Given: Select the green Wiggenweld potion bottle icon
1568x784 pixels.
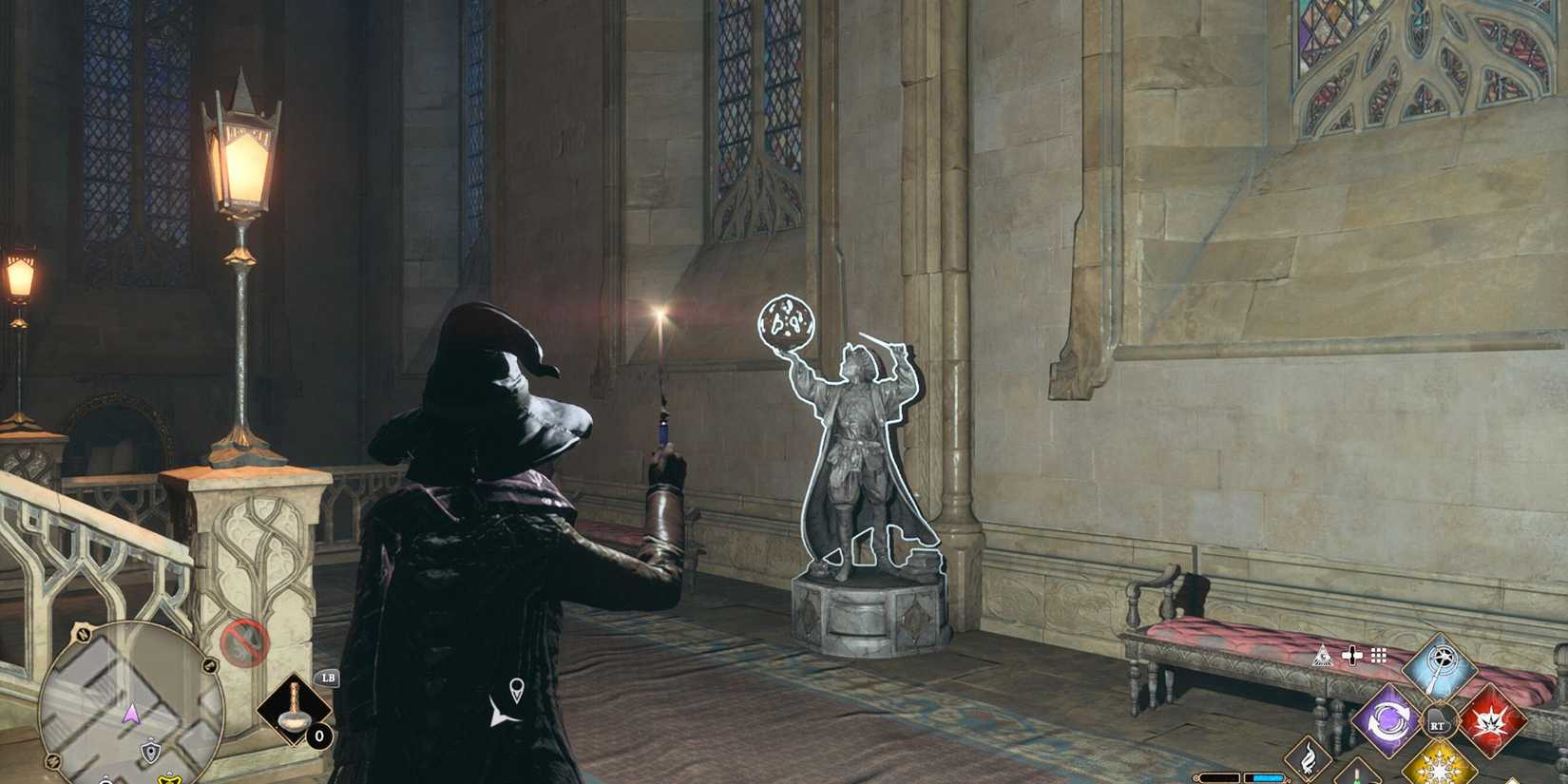Looking at the screenshot, I should [x=1357, y=779].
